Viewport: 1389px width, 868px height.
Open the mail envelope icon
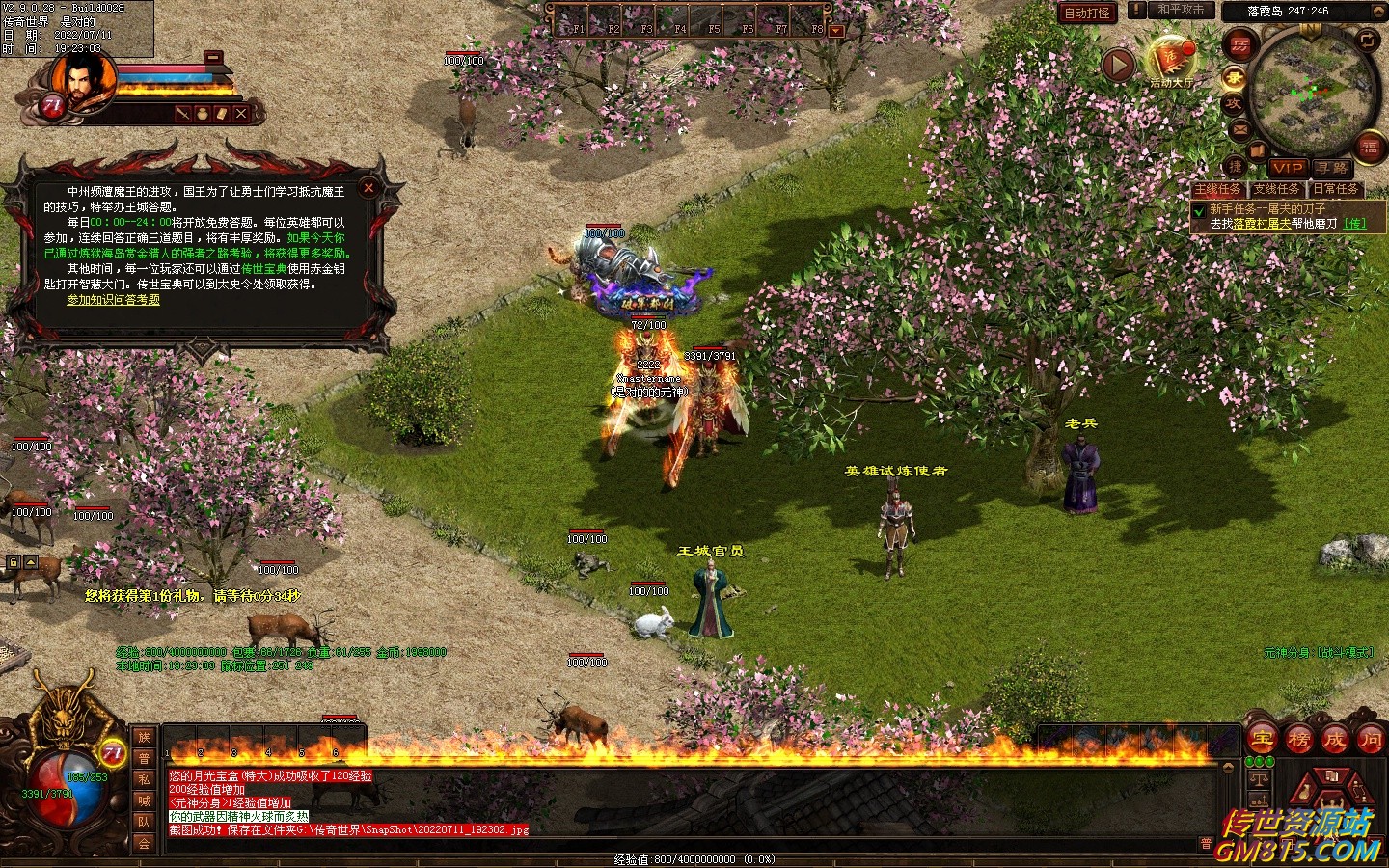(x=1239, y=129)
